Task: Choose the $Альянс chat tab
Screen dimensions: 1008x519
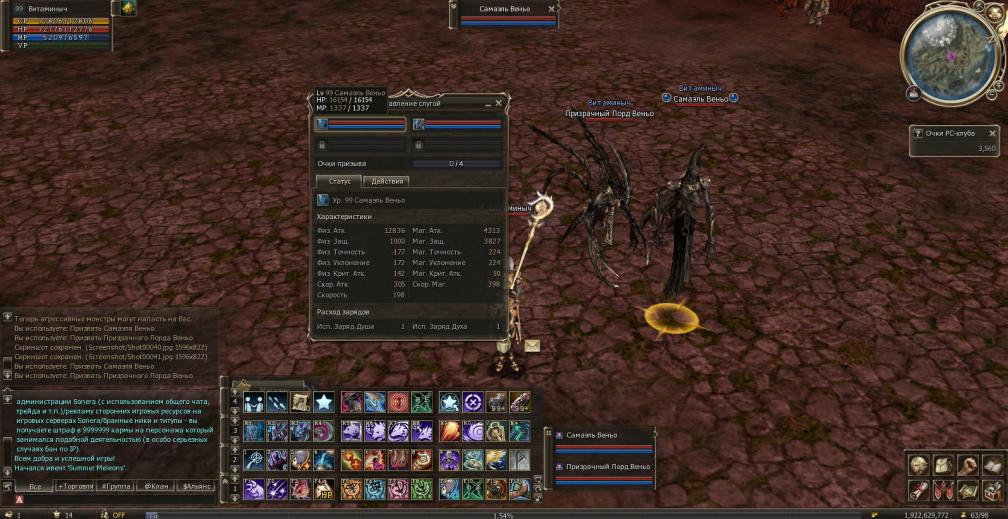Action: (x=195, y=486)
